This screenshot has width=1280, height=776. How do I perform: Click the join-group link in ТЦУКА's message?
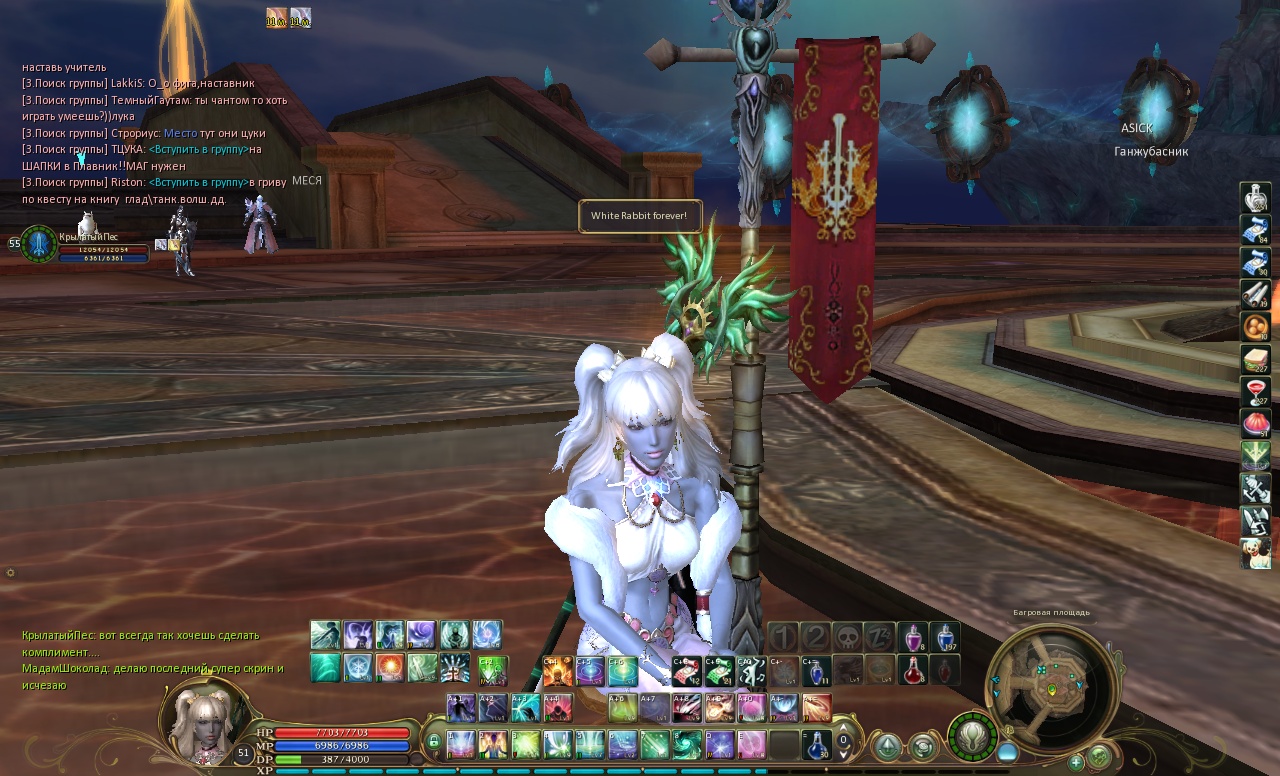(198, 149)
